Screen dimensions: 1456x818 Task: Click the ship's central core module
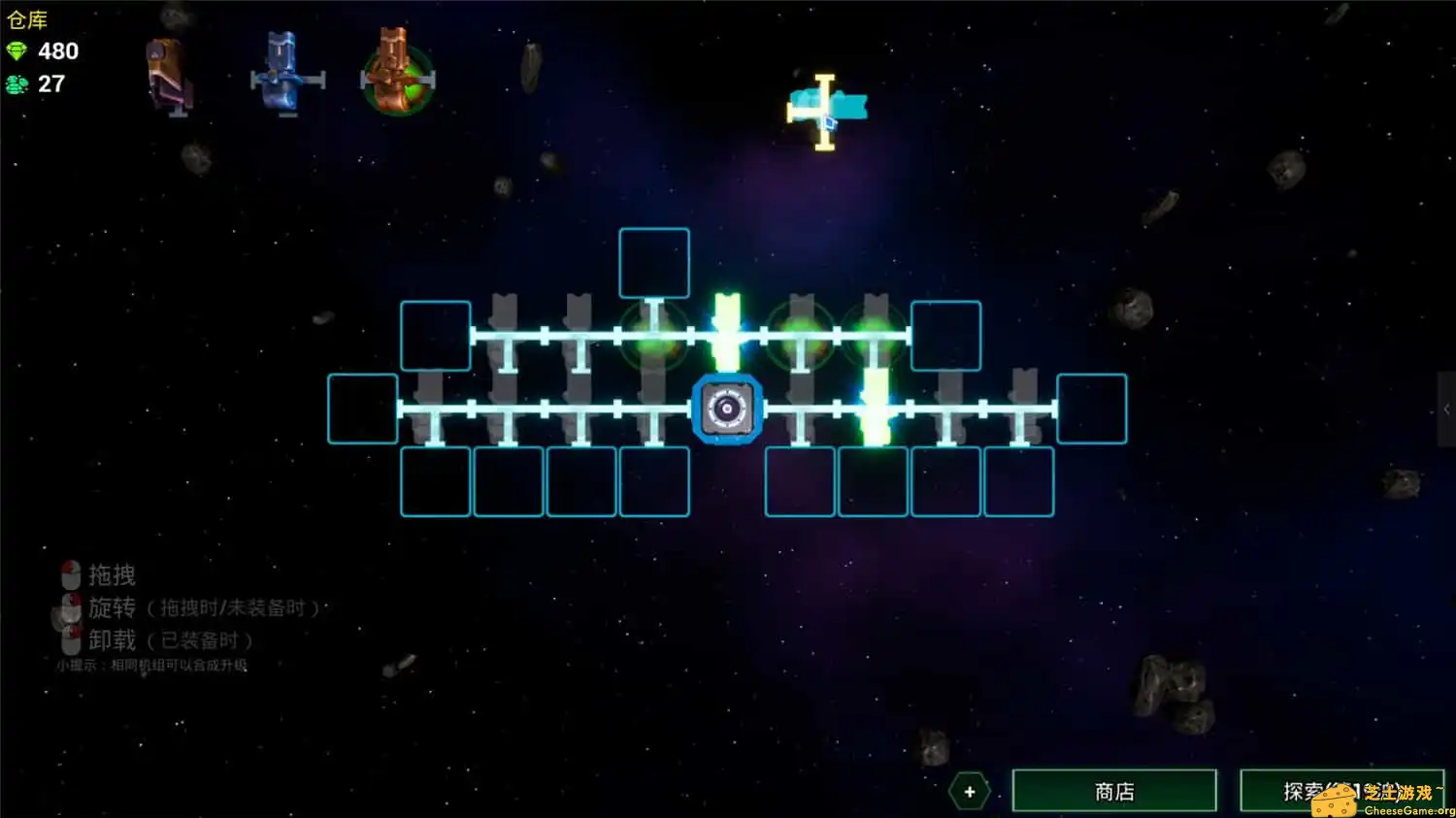coord(727,409)
